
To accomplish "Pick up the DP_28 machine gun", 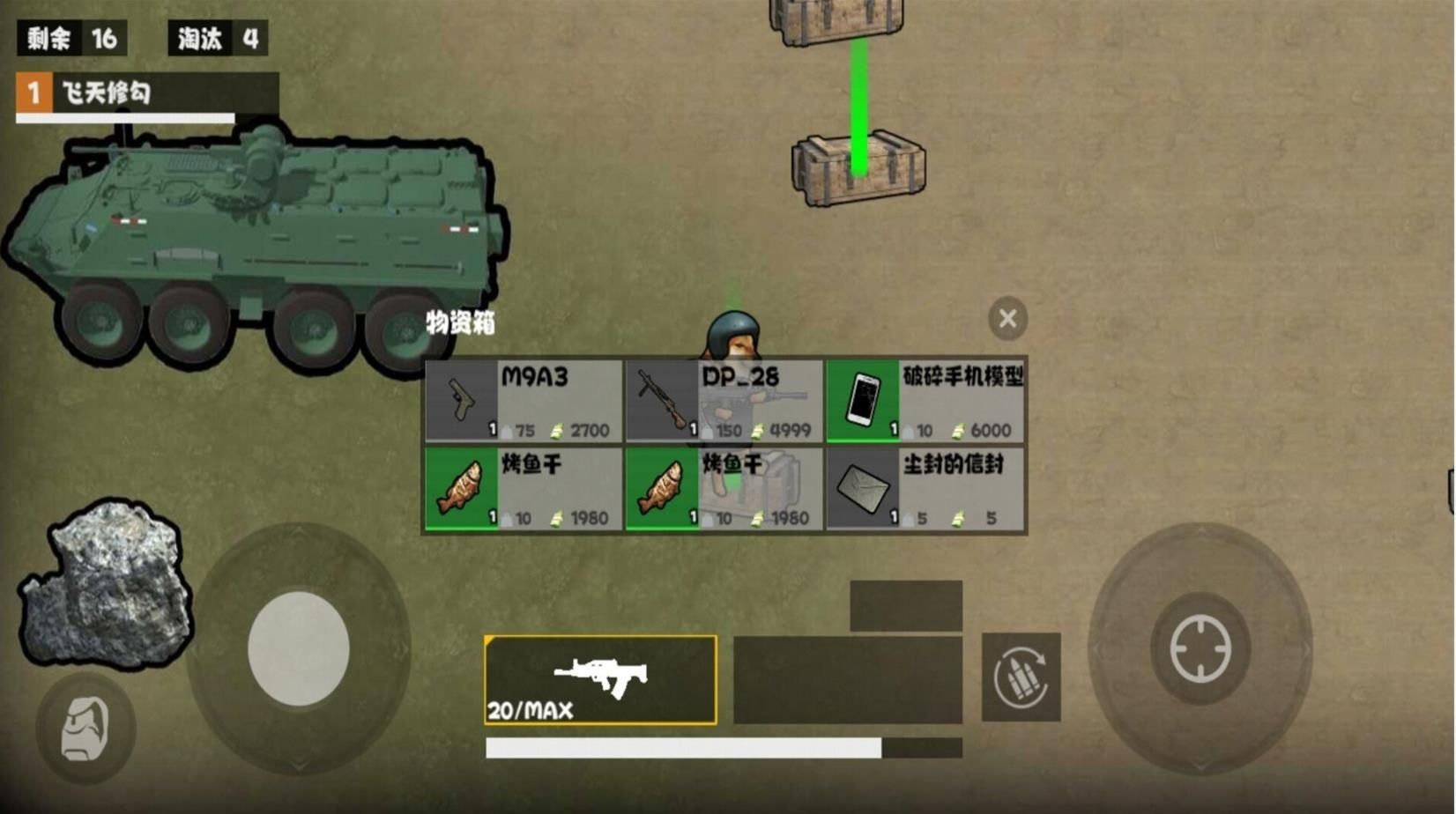I will pos(724,401).
